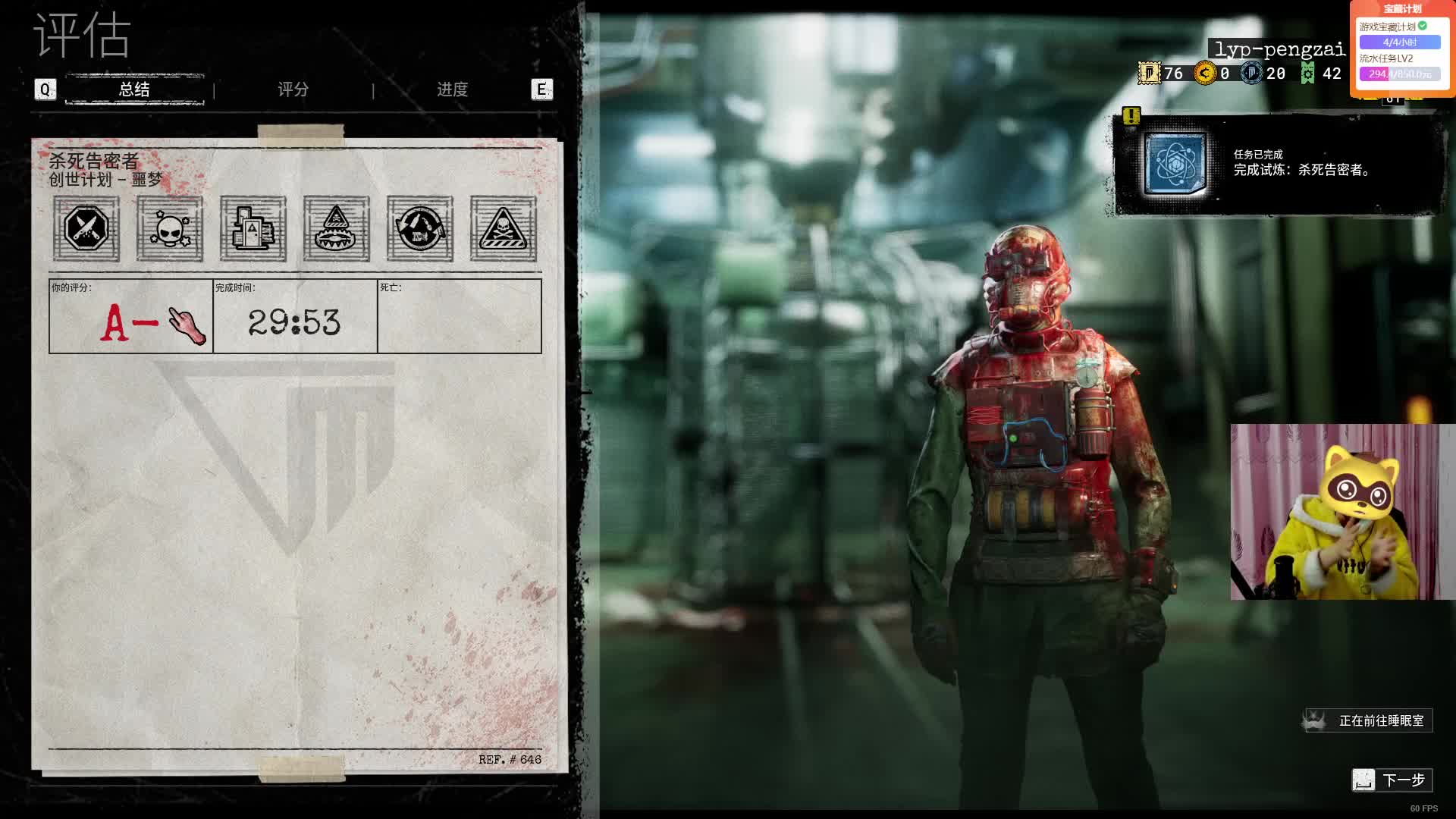Switch to the 总结 summary tab

coord(134,89)
